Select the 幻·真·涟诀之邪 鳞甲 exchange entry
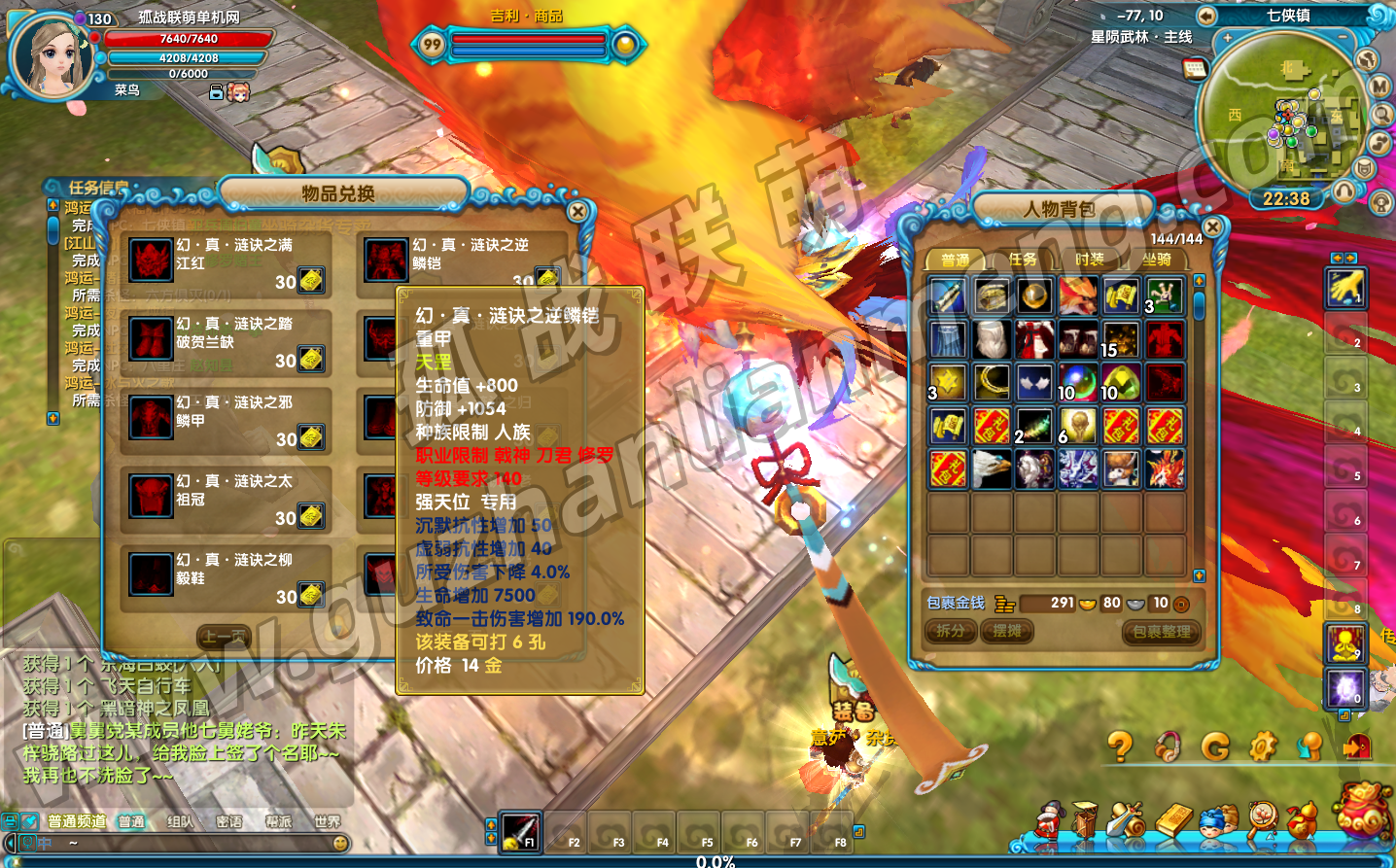The image size is (1396, 868). coord(227,421)
